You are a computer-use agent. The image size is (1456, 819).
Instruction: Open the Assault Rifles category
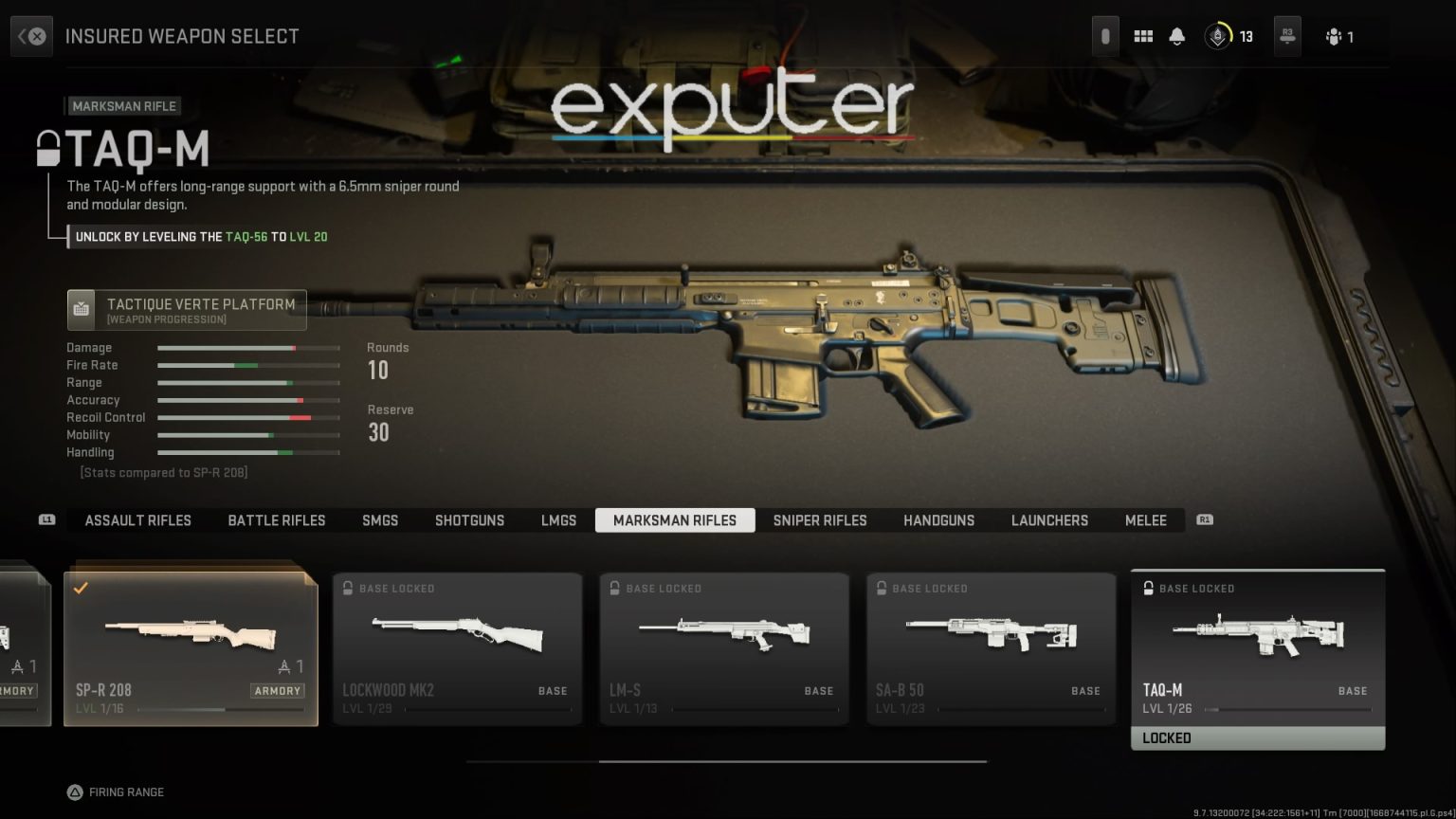[x=137, y=520]
